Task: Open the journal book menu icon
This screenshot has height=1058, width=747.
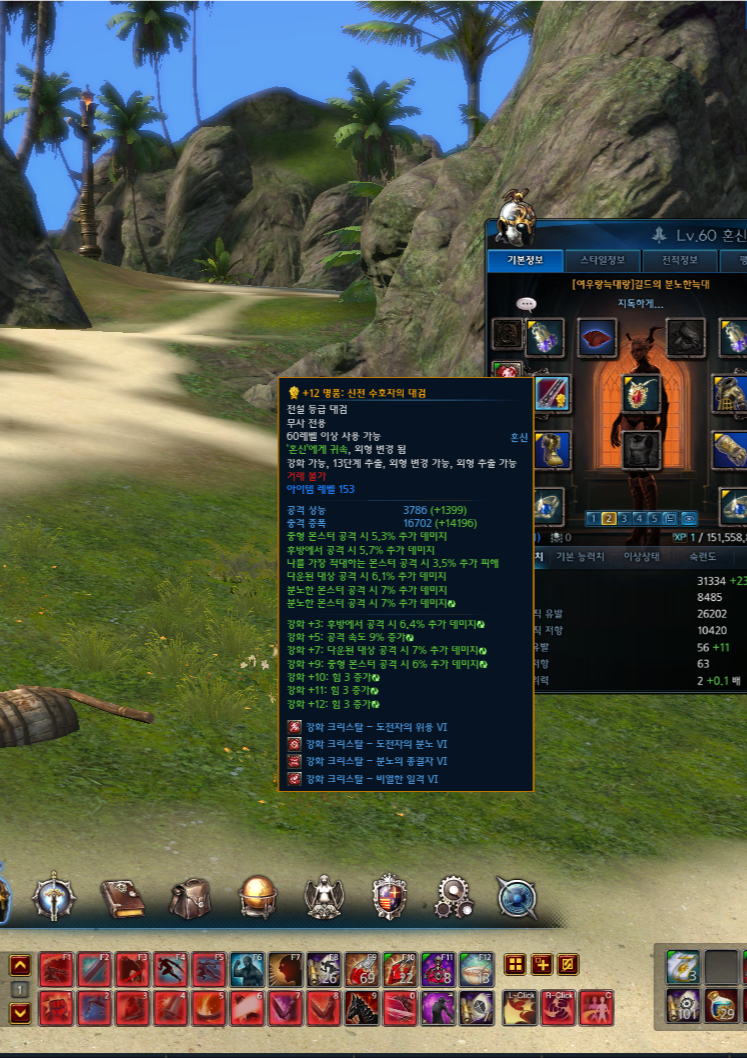Action: [x=122, y=897]
